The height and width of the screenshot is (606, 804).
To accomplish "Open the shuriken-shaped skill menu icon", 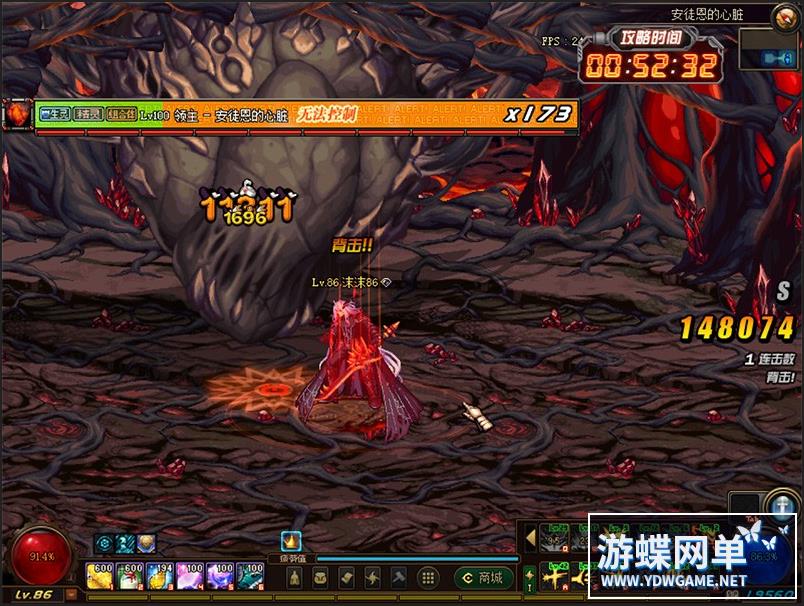I will 373,577.
